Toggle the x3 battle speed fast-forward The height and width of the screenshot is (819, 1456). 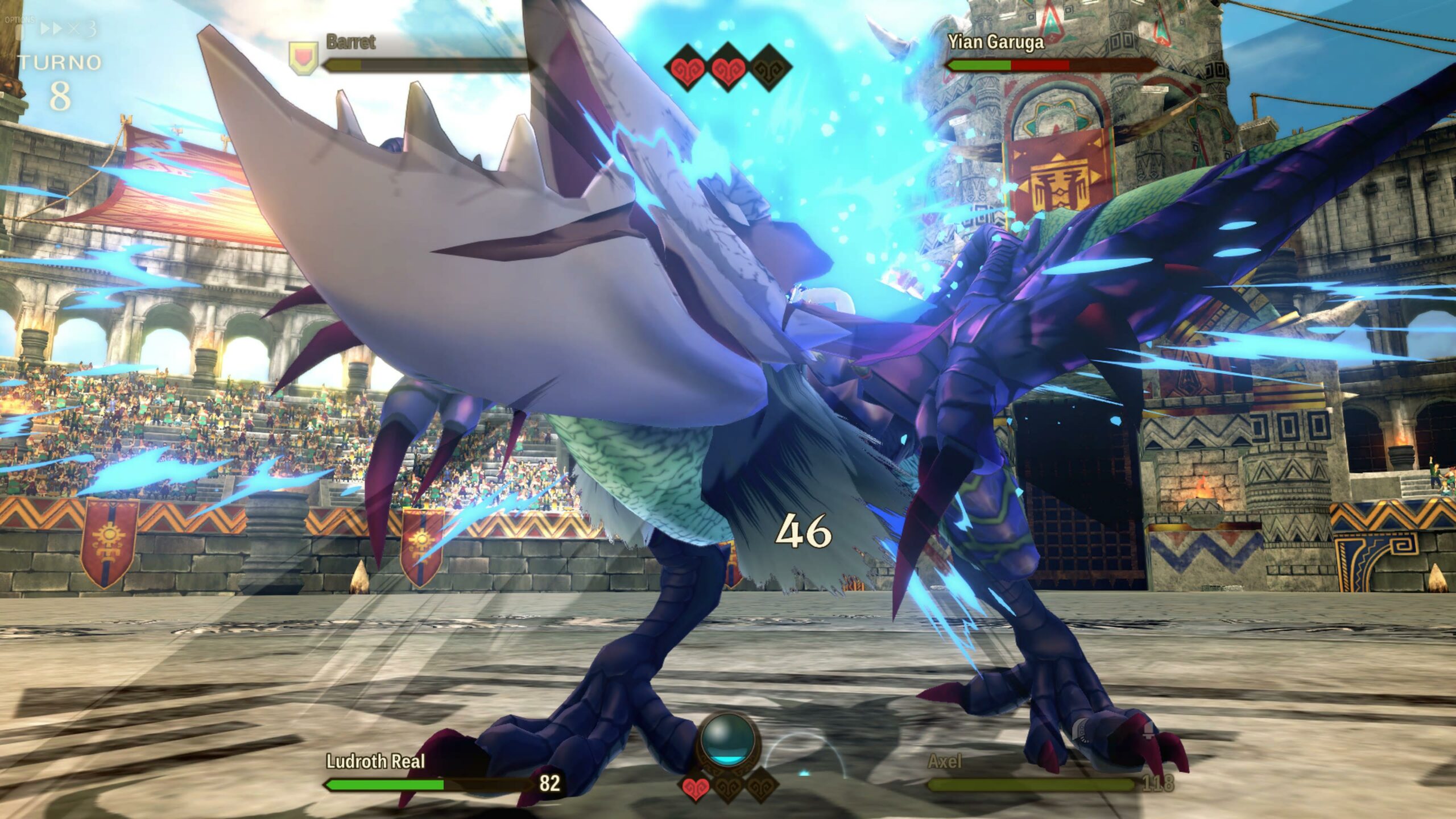pyautogui.click(x=67, y=29)
